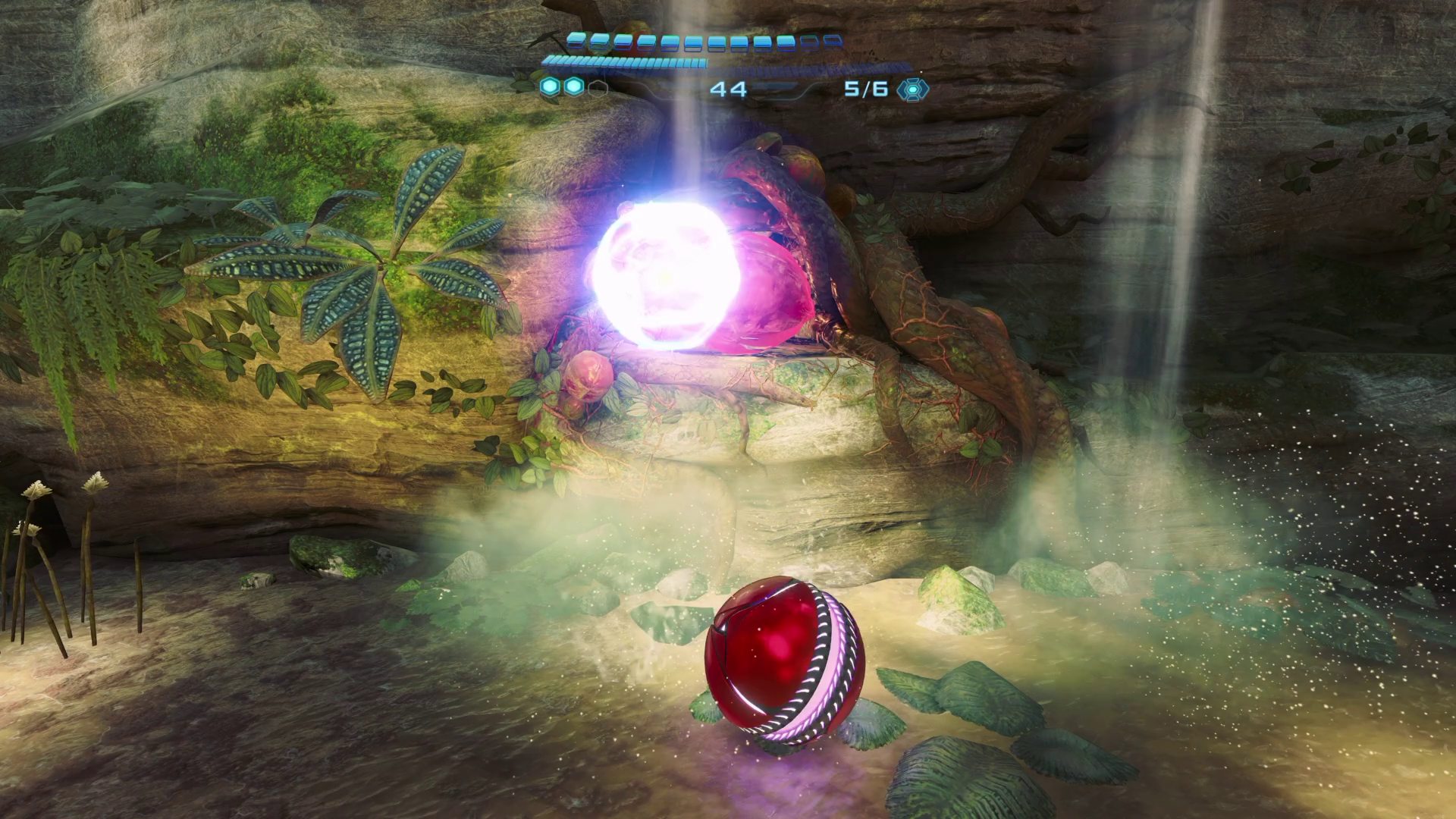The height and width of the screenshot is (819, 1456).
Task: Click the hexagonal emblem beside the 5/6 counter
Action: click(x=912, y=89)
